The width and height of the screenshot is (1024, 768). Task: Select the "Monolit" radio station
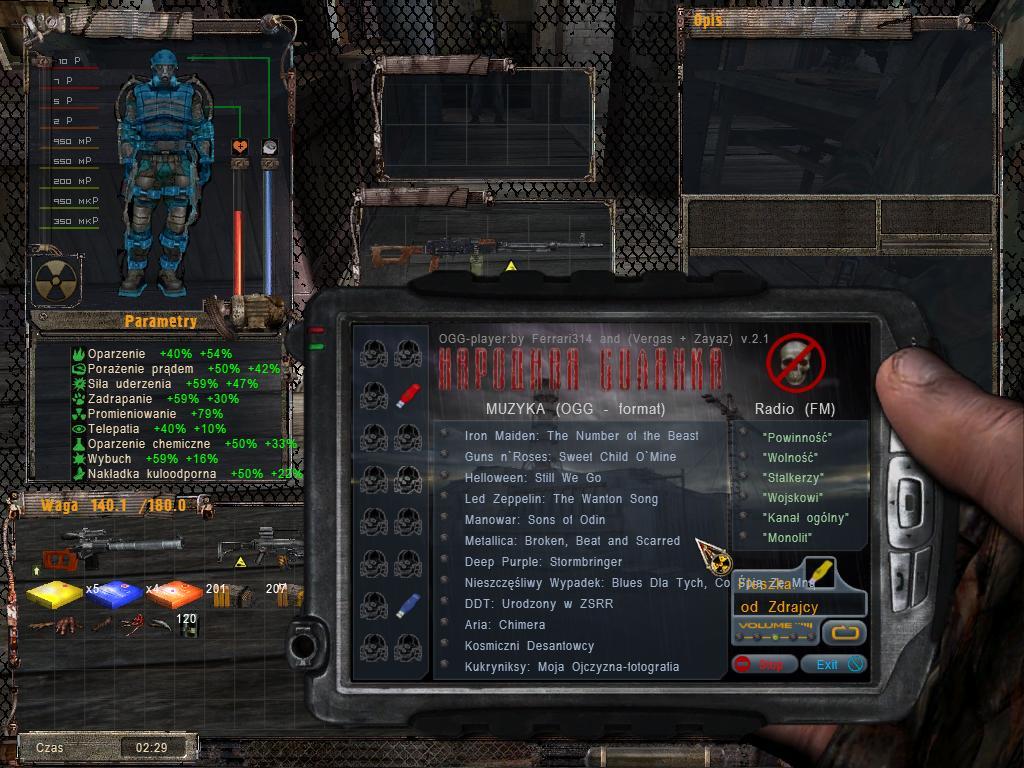pyautogui.click(x=787, y=538)
